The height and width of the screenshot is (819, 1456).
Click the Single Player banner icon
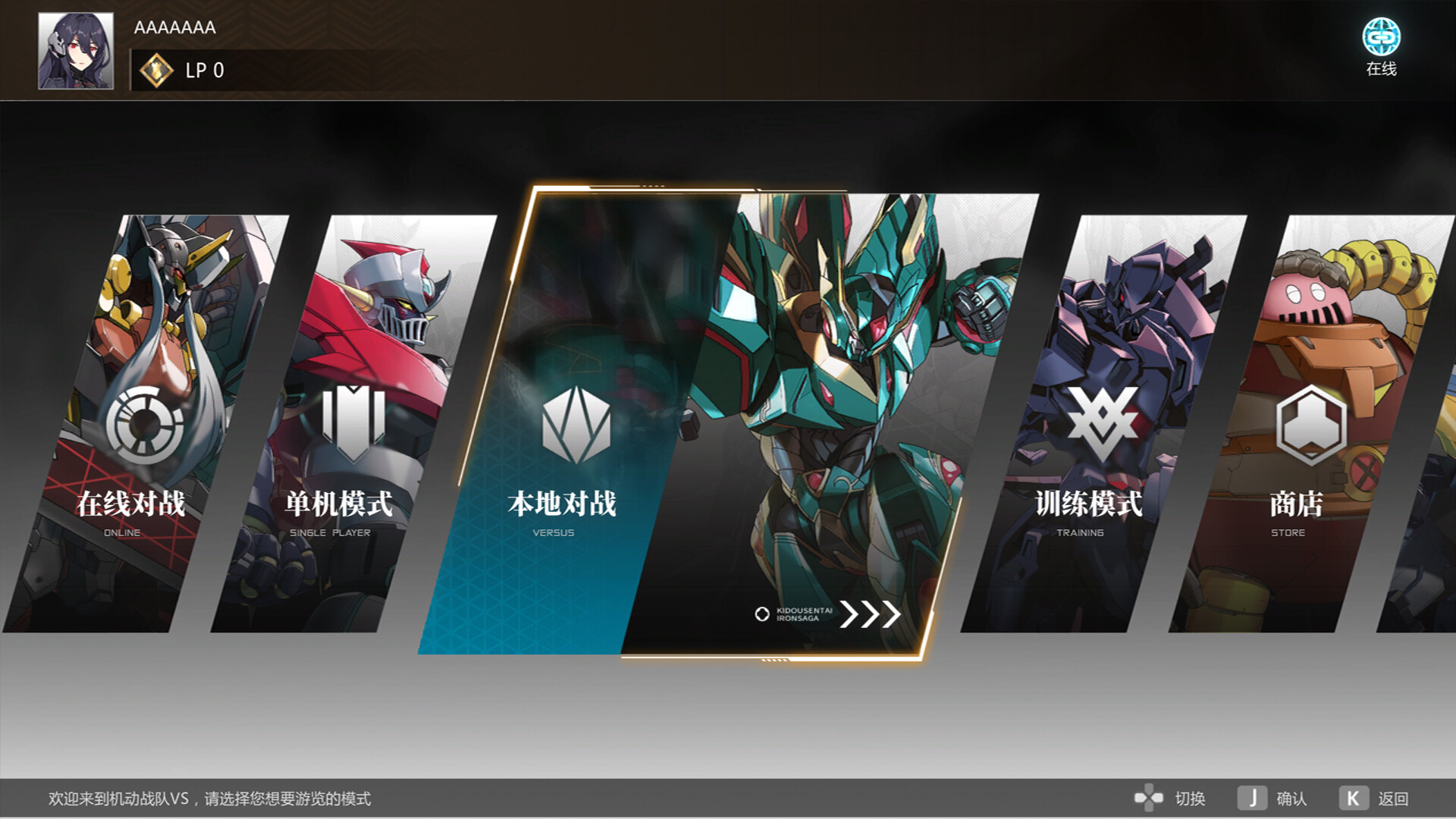point(353,421)
